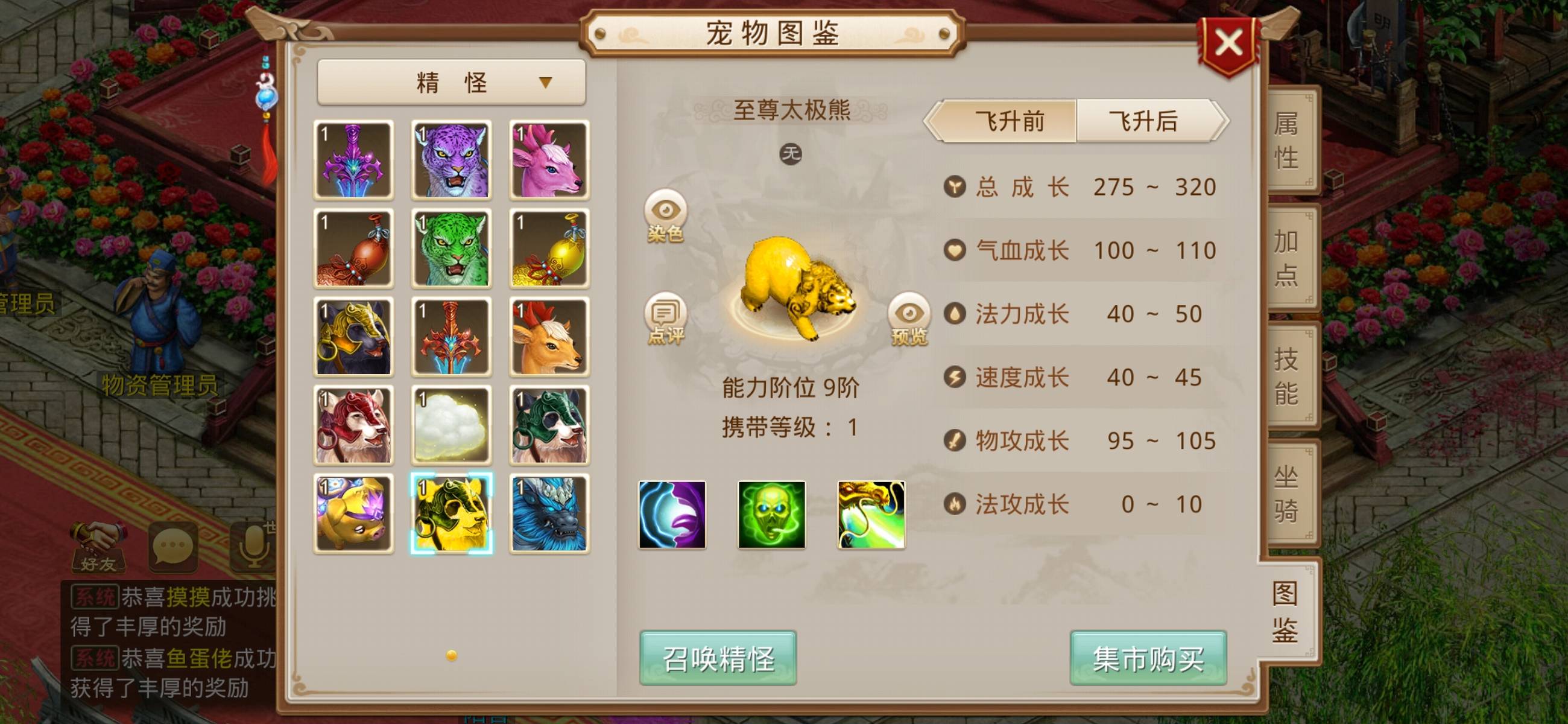The height and width of the screenshot is (724, 1568).
Task: Select the golden dragon skill icon
Action: tap(869, 515)
